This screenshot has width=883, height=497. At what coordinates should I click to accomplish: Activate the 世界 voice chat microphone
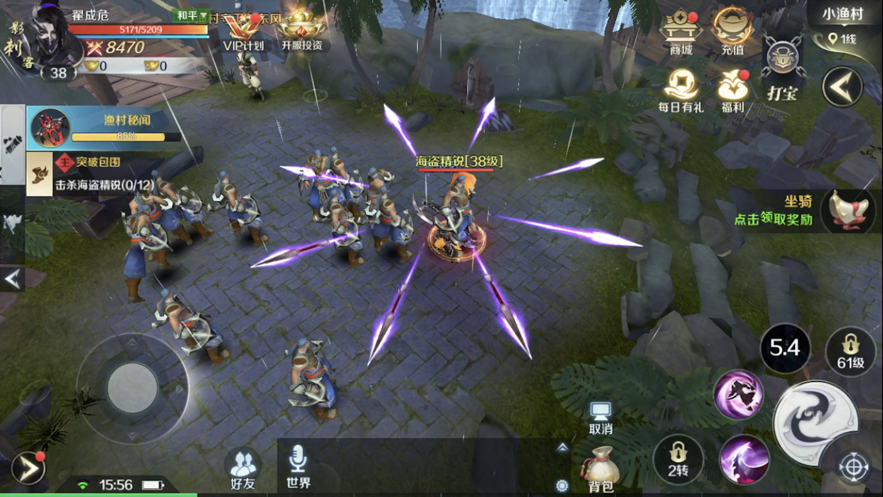click(x=298, y=466)
